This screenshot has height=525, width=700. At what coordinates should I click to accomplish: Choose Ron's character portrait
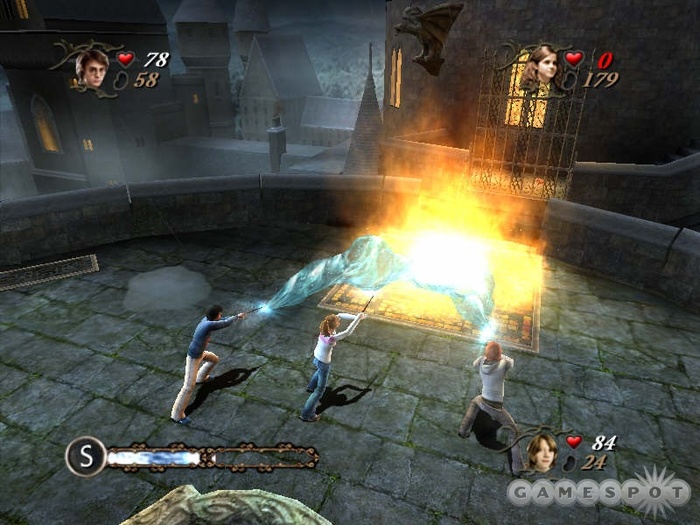pyautogui.click(x=543, y=452)
